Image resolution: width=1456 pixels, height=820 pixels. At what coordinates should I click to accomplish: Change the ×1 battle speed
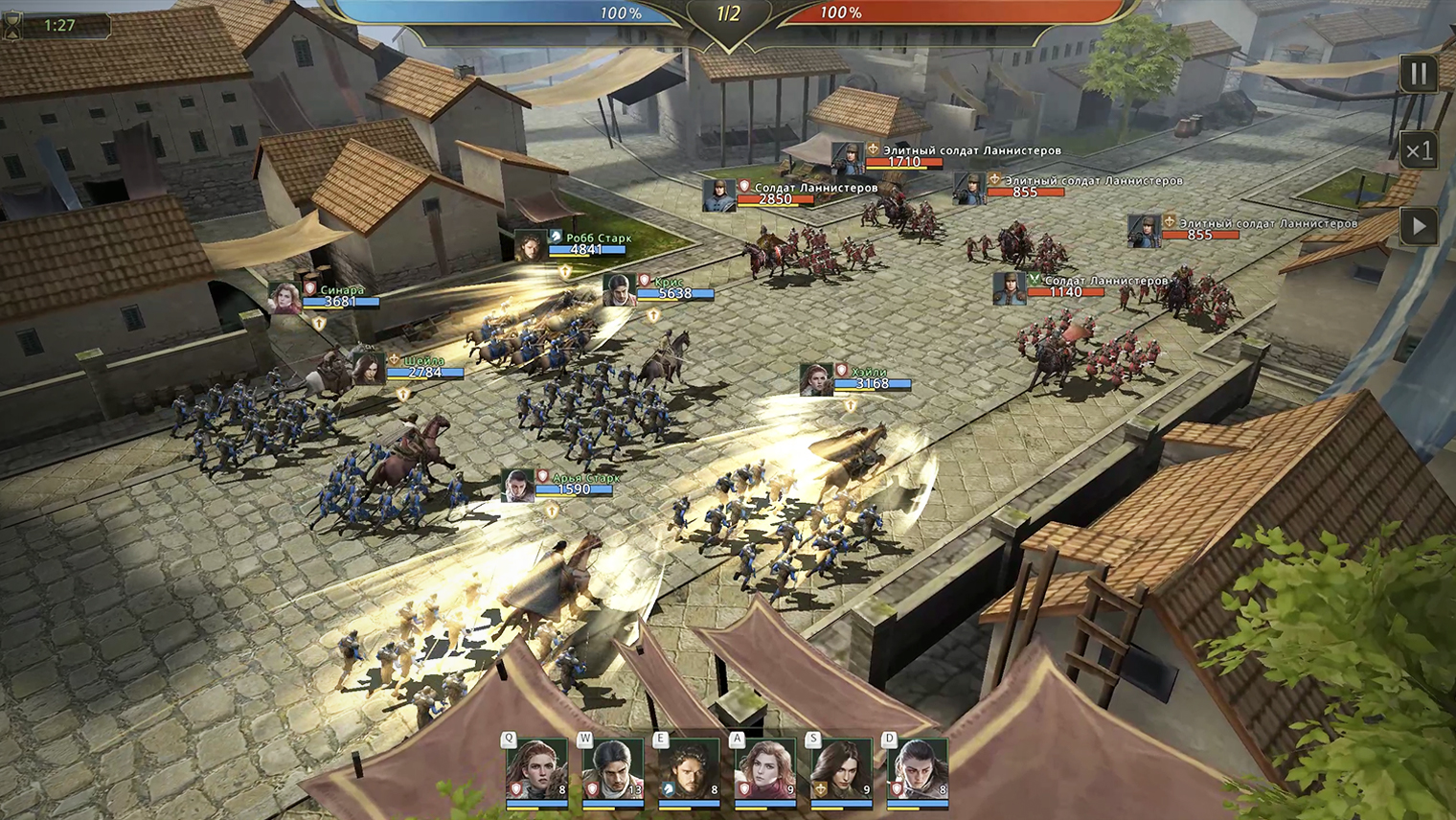pyautogui.click(x=1419, y=150)
